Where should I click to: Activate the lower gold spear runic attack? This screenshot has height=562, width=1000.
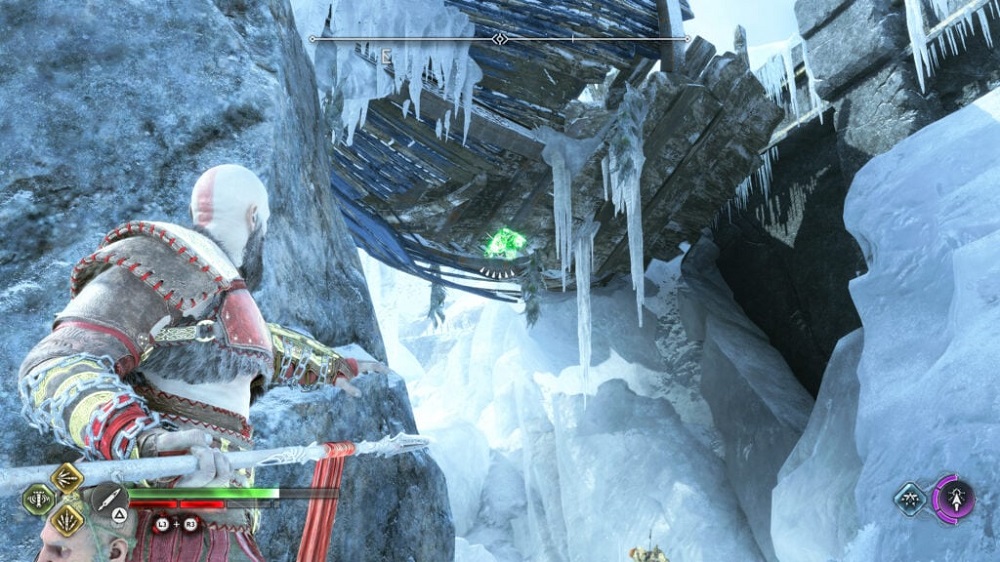pos(67,518)
